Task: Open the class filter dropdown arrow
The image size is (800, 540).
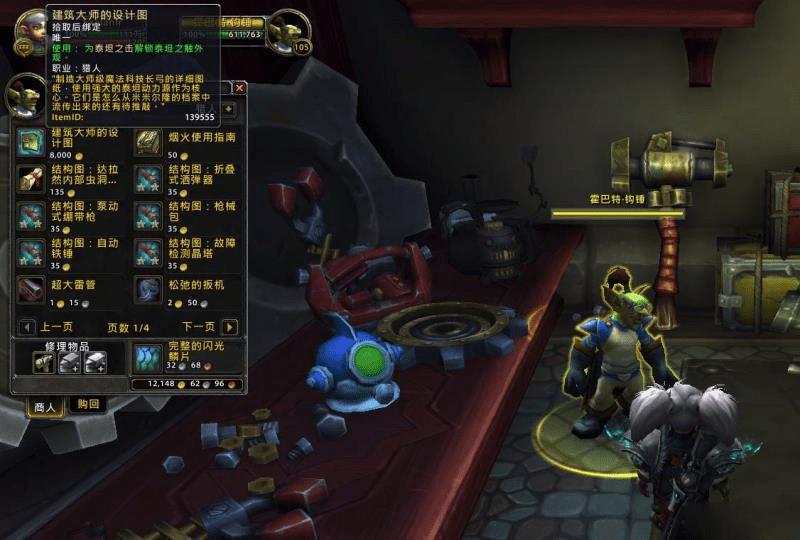Action: click(x=229, y=108)
